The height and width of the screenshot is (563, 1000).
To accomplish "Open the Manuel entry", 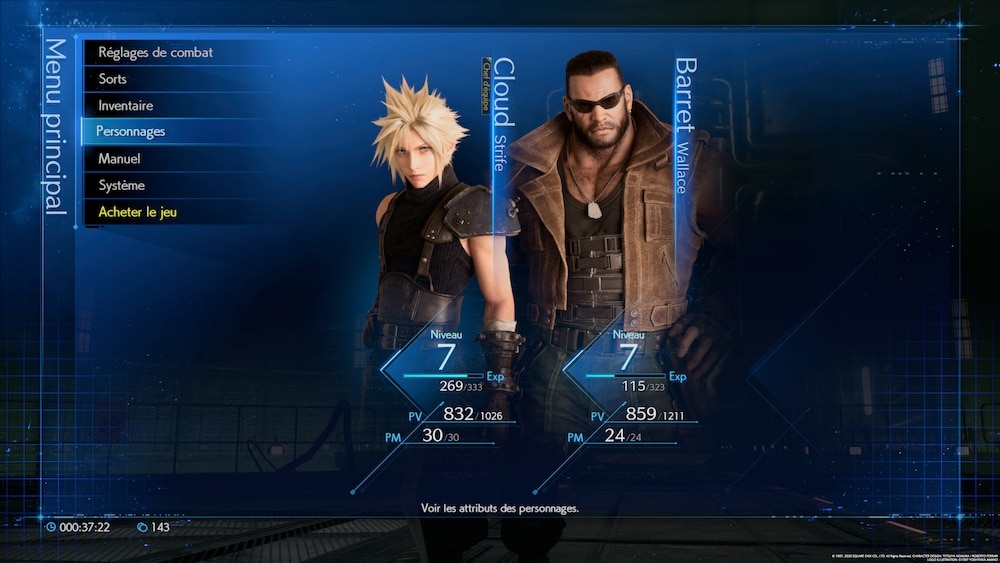I will pos(119,159).
